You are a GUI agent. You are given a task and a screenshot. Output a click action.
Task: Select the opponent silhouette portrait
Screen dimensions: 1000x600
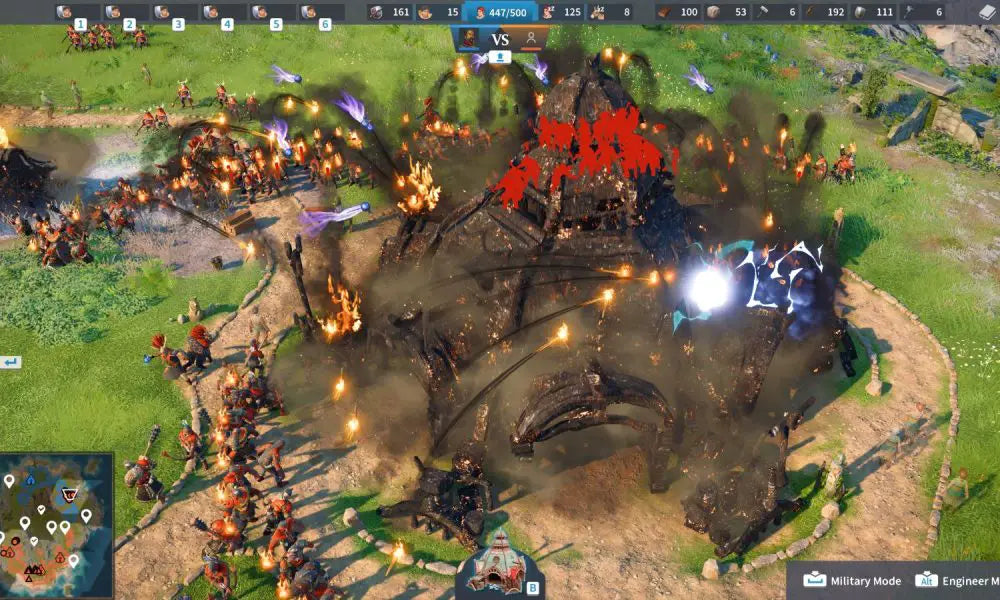click(x=532, y=39)
